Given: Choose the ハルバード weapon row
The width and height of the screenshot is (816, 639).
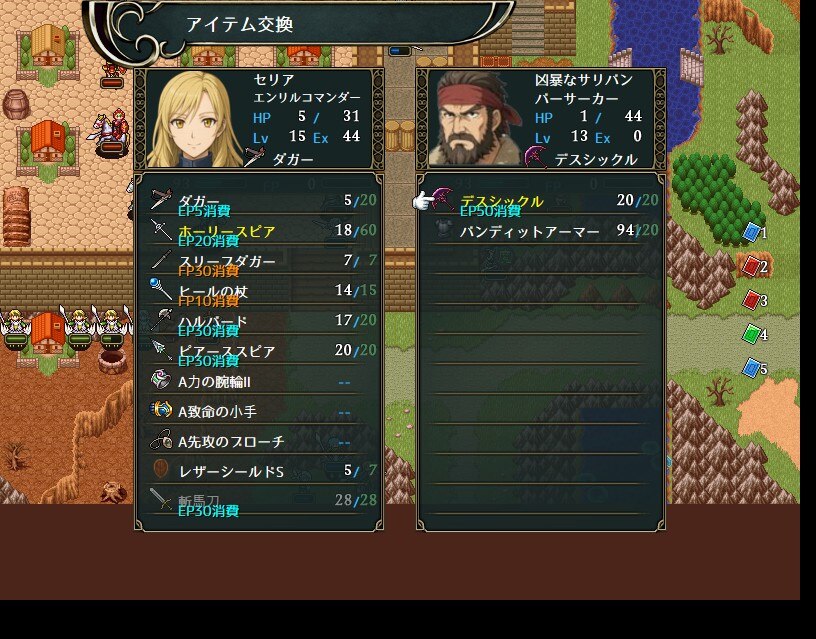Looking at the screenshot, I should 260,321.
